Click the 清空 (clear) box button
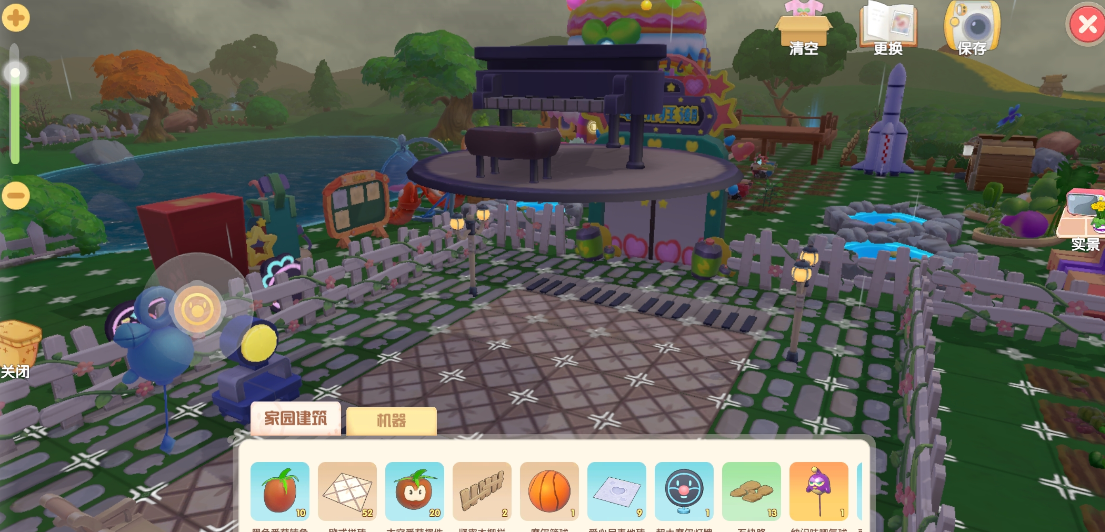The image size is (1105, 532). pos(805,27)
